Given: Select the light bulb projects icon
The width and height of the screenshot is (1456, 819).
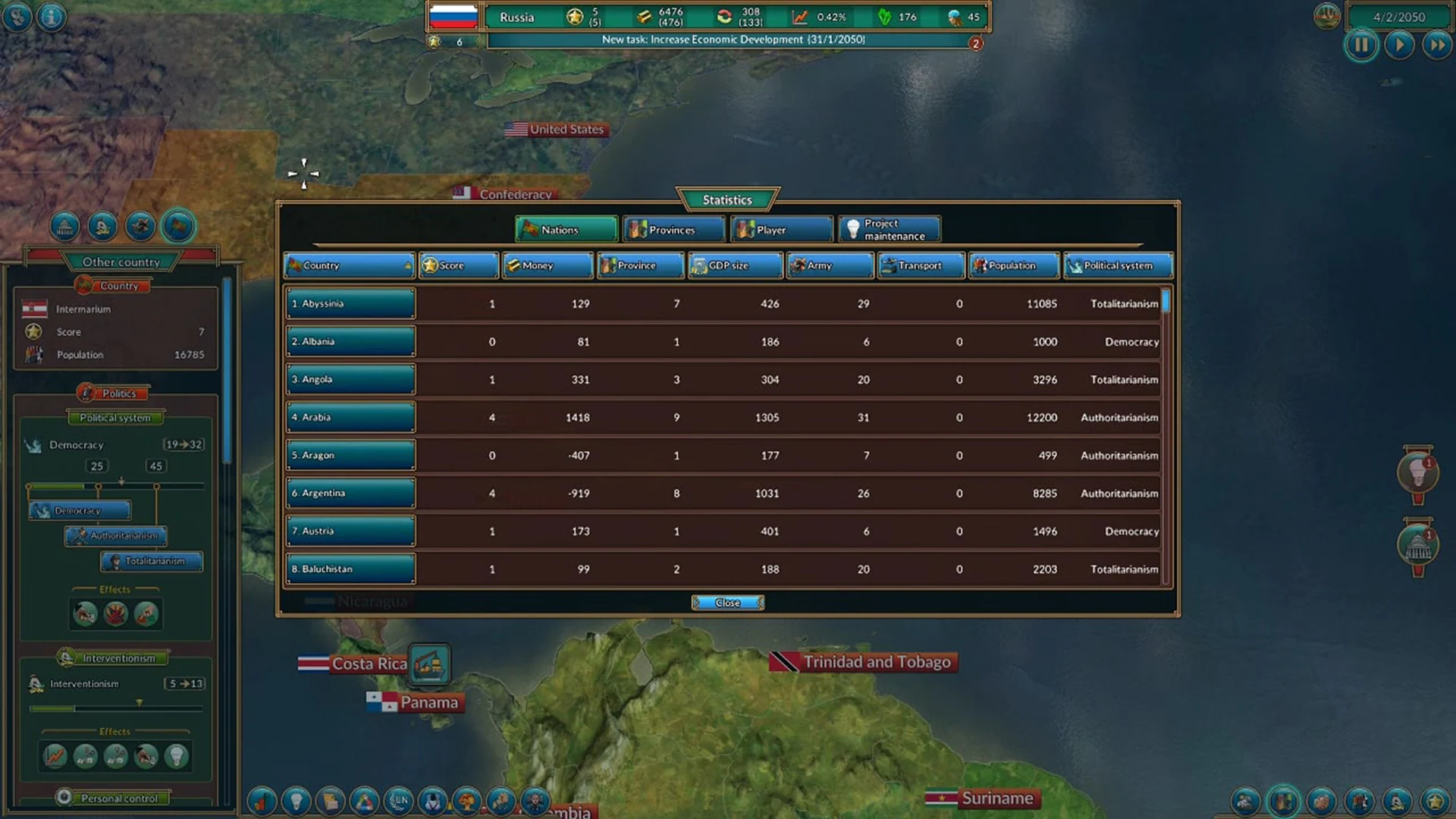Looking at the screenshot, I should pyautogui.click(x=296, y=801).
